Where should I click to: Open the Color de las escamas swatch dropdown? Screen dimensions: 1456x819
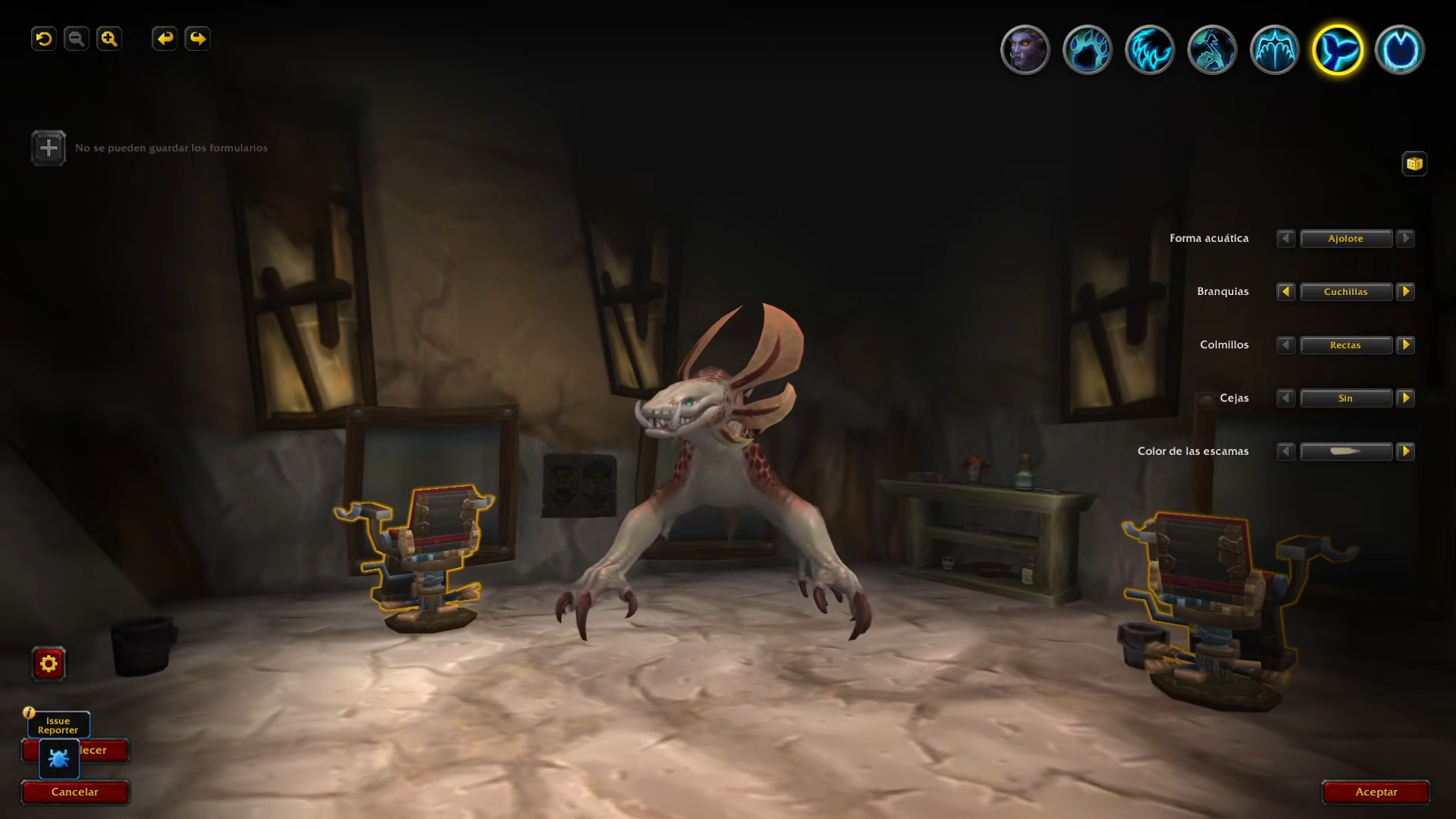(x=1346, y=452)
